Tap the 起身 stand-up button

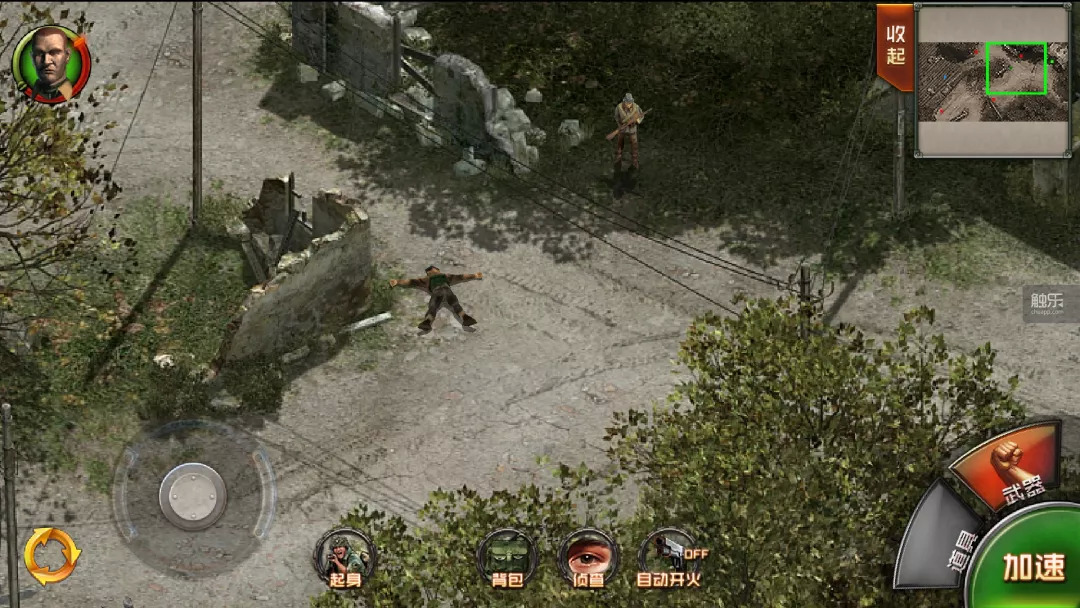pyautogui.click(x=344, y=558)
